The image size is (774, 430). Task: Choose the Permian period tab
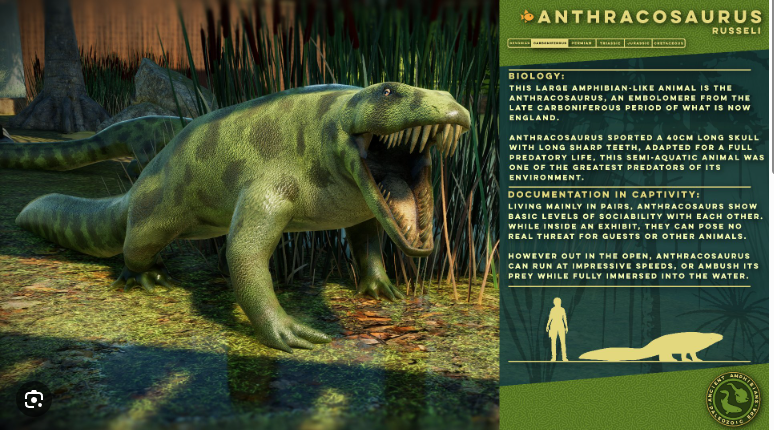[x=582, y=43]
